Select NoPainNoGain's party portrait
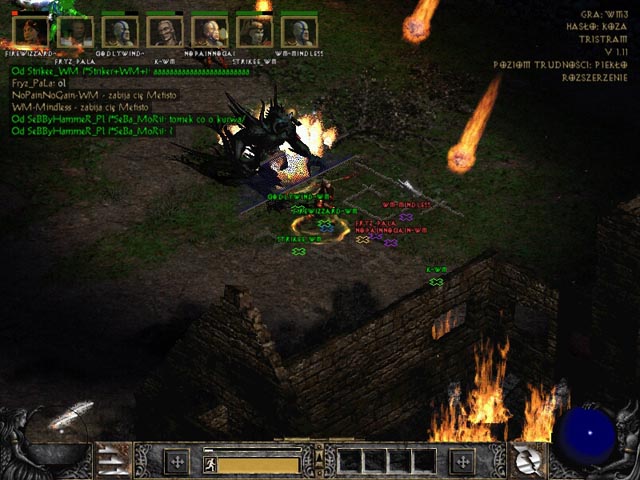This screenshot has width=640, height=480. click(x=209, y=31)
